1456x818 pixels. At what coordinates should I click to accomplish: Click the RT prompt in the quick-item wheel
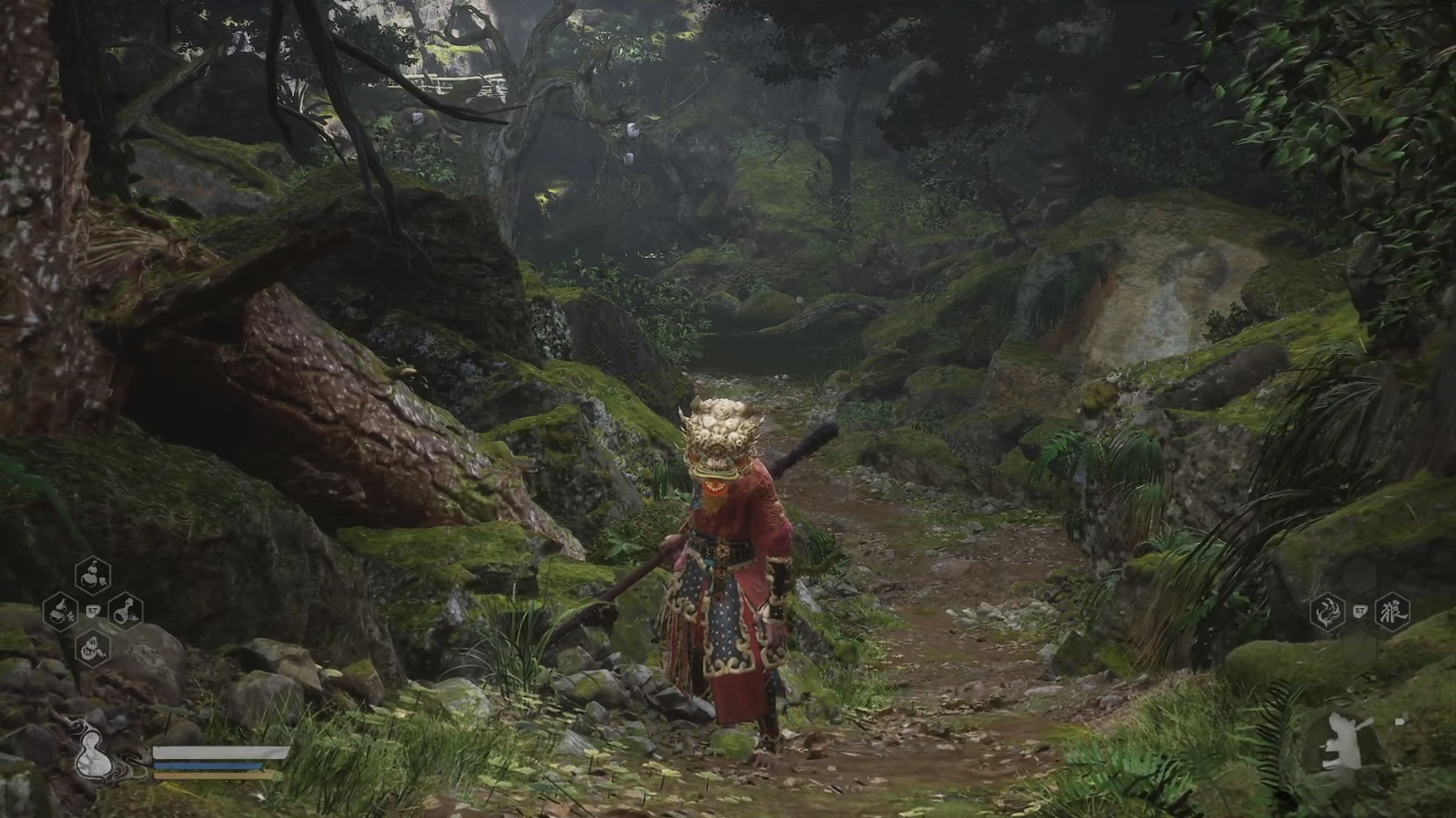pyautogui.click(x=91, y=612)
